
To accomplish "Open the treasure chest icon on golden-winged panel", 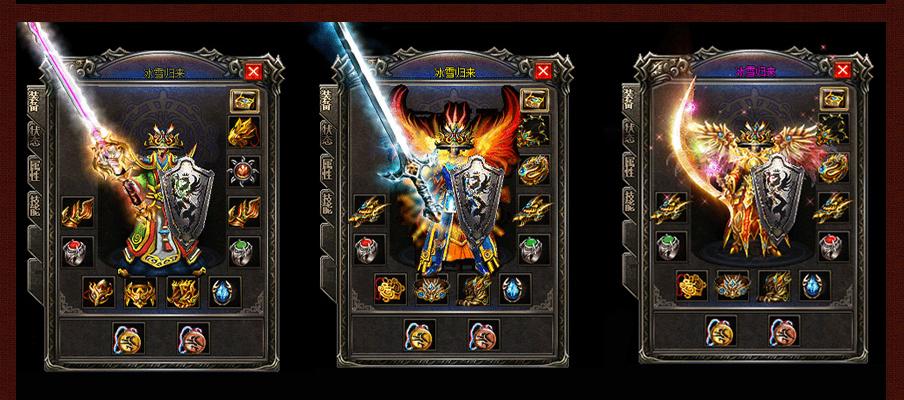I will 831,97.
